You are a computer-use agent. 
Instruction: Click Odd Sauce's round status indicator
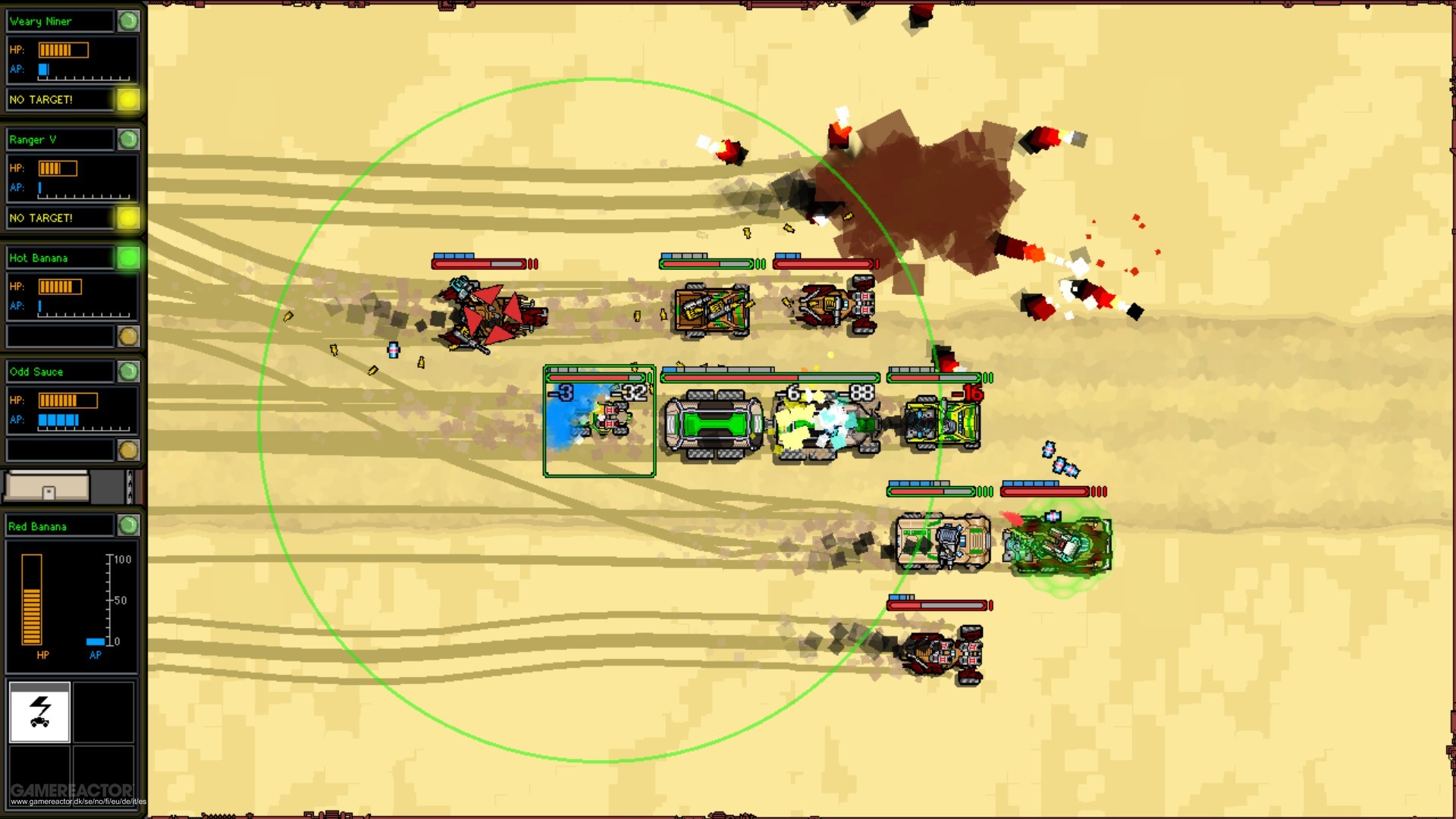[130, 372]
